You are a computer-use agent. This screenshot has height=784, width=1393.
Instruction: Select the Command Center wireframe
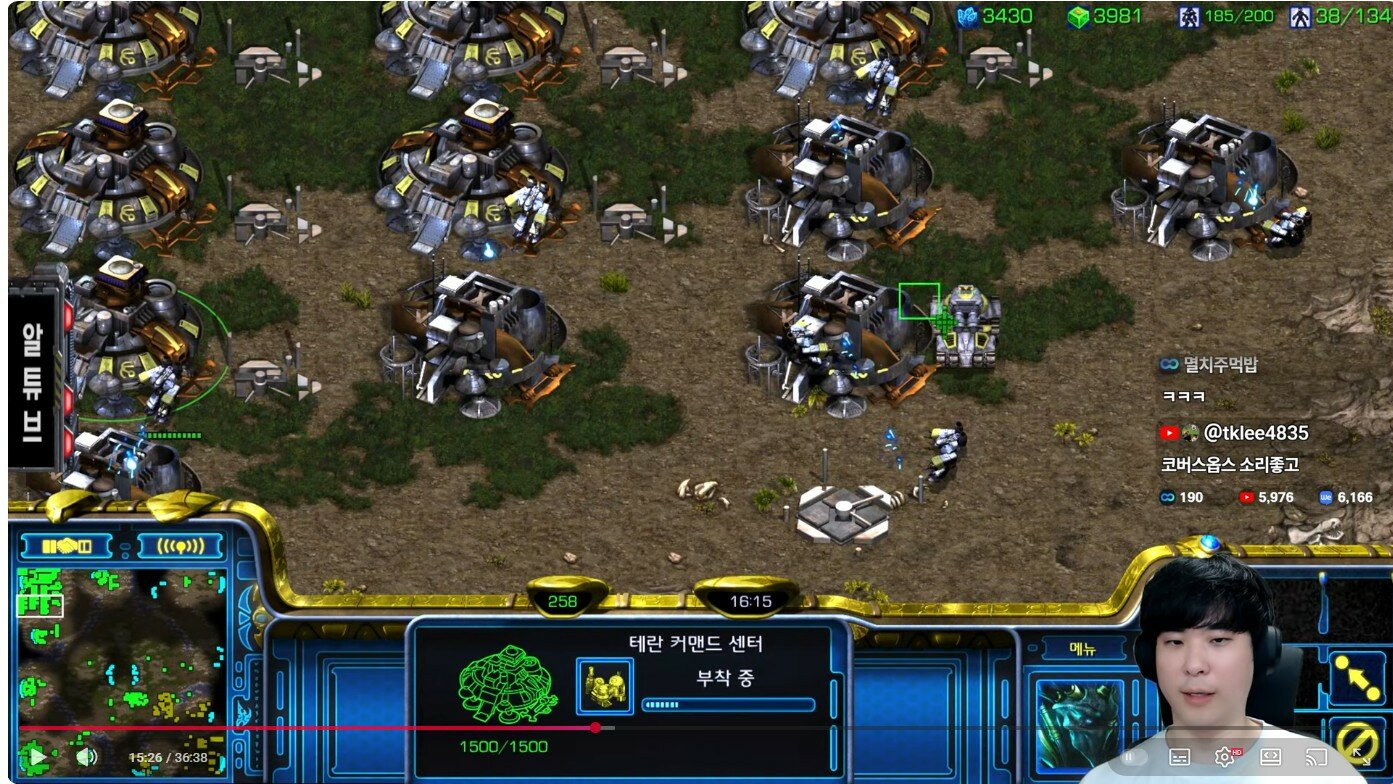pyautogui.click(x=507, y=687)
